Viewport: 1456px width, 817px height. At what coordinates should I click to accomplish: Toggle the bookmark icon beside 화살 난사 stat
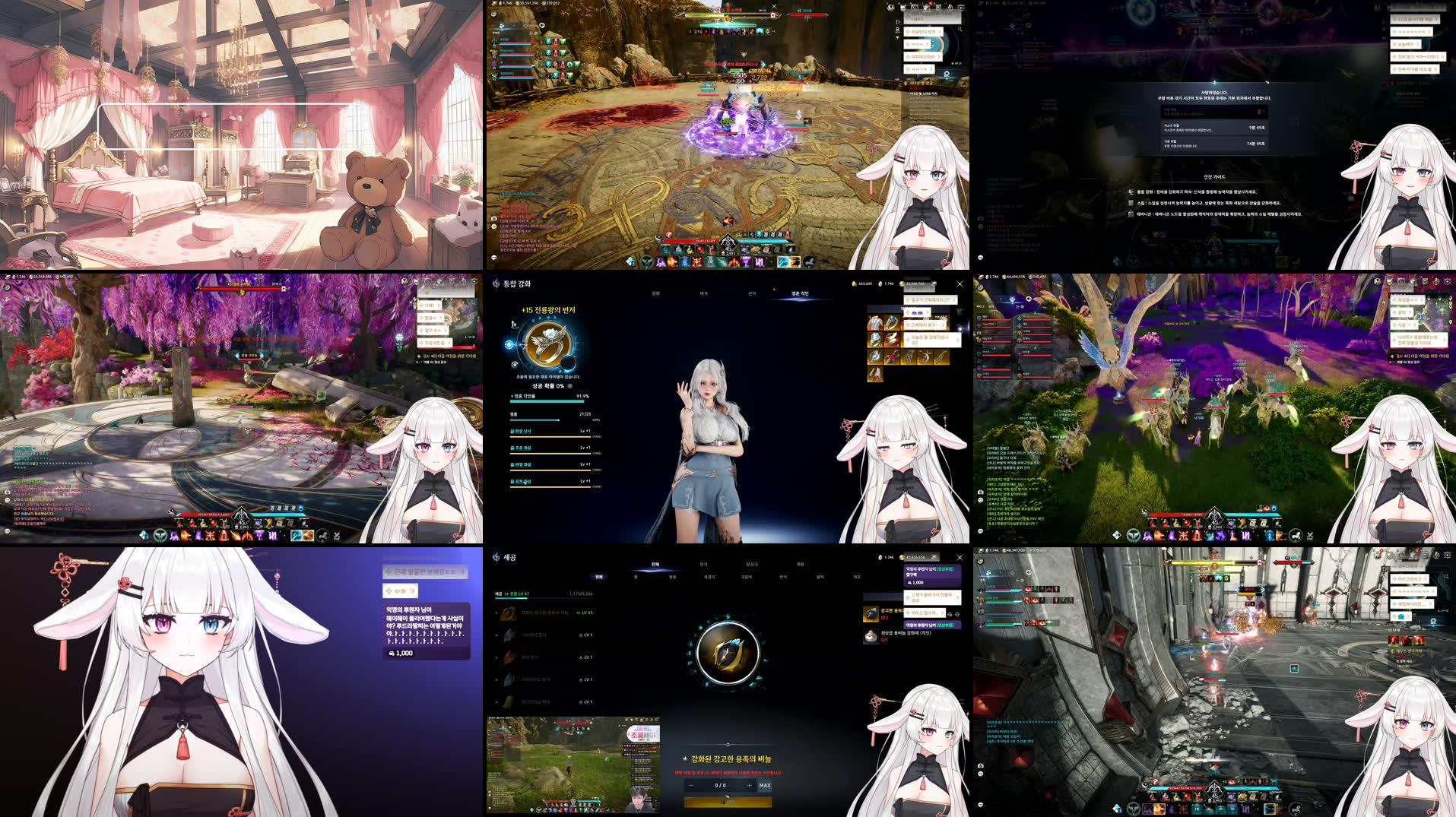(511, 432)
